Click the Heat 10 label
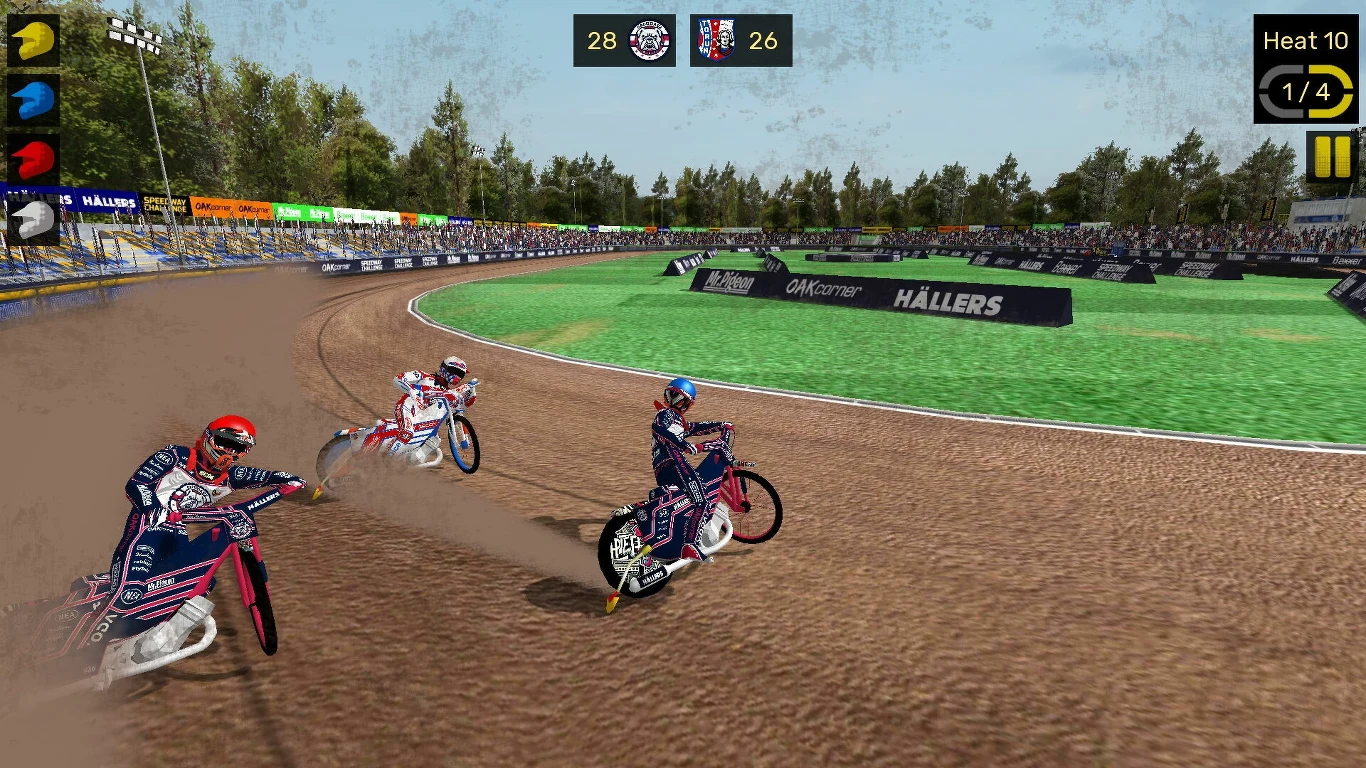This screenshot has width=1366, height=768. (1306, 40)
